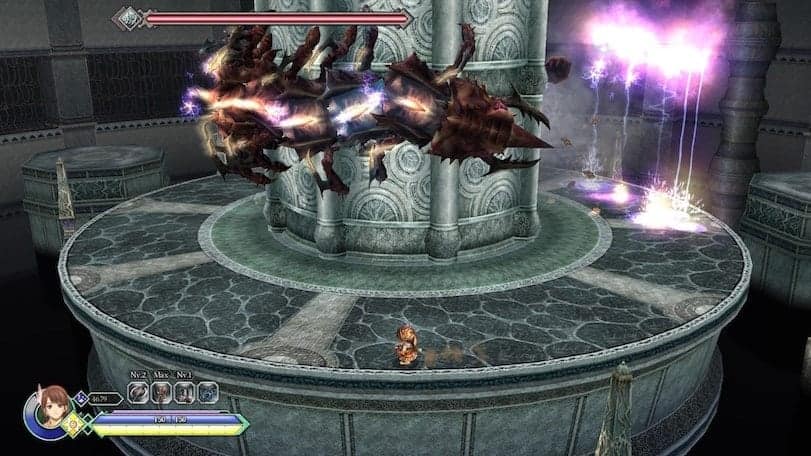Click the fourth blue swirl skill icon

(206, 394)
